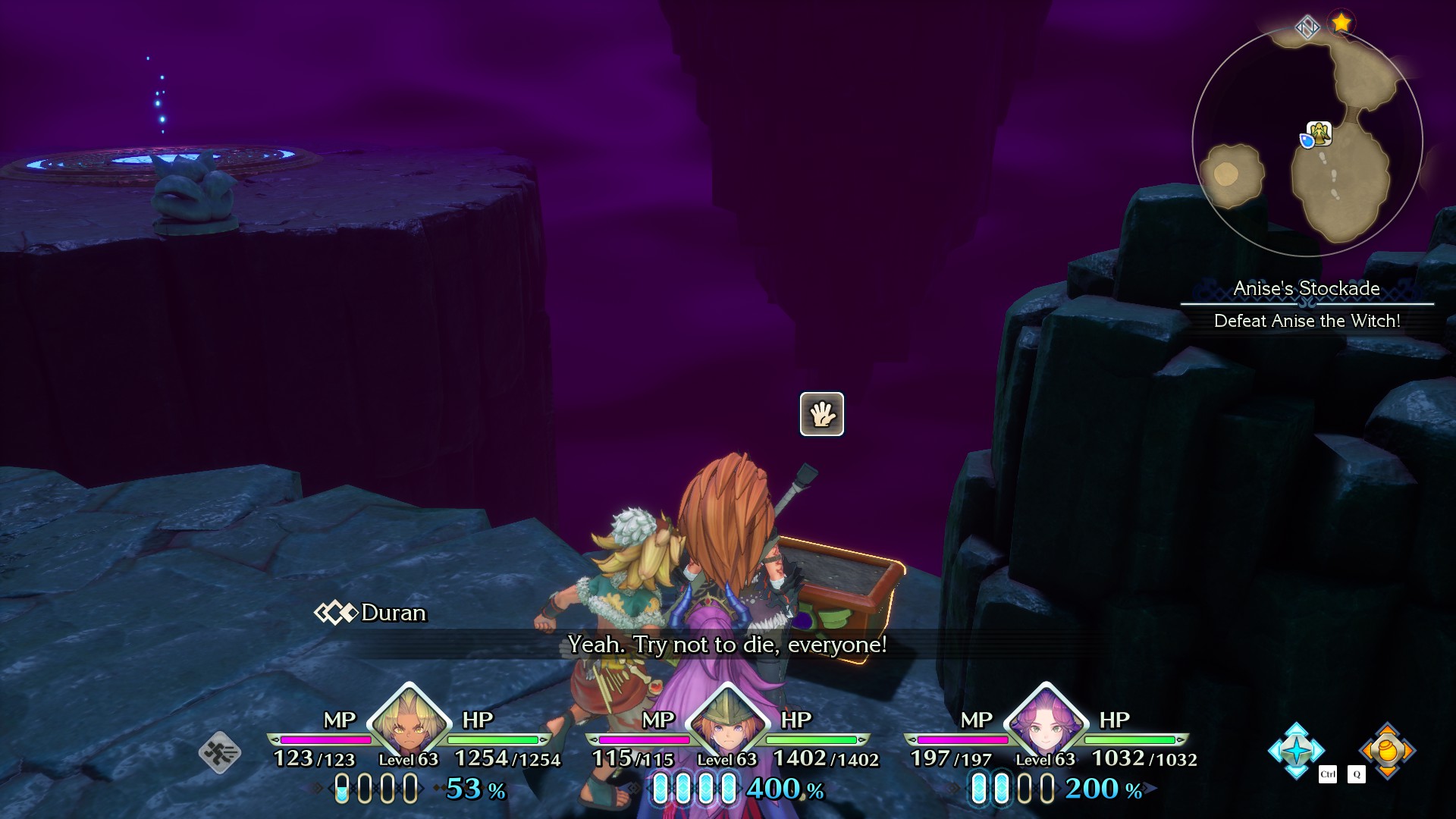Click the hand interact icon above chest
Screen dimensions: 1456x819
click(822, 414)
